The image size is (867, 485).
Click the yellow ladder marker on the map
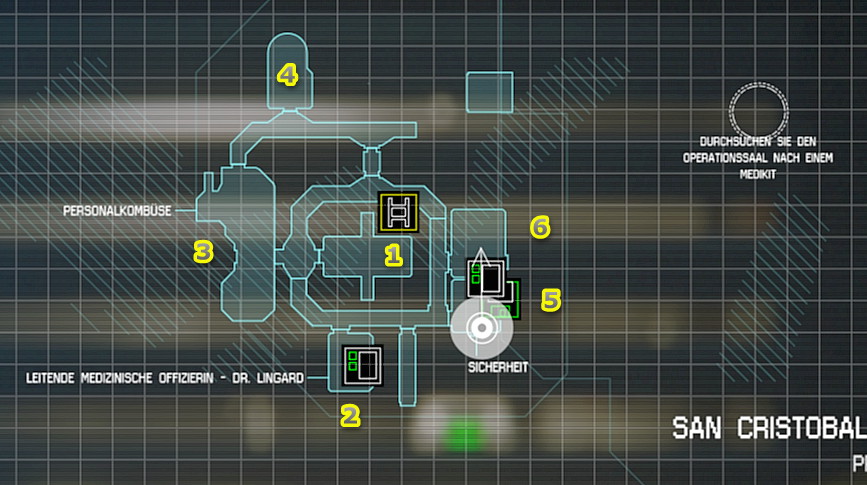pos(399,213)
